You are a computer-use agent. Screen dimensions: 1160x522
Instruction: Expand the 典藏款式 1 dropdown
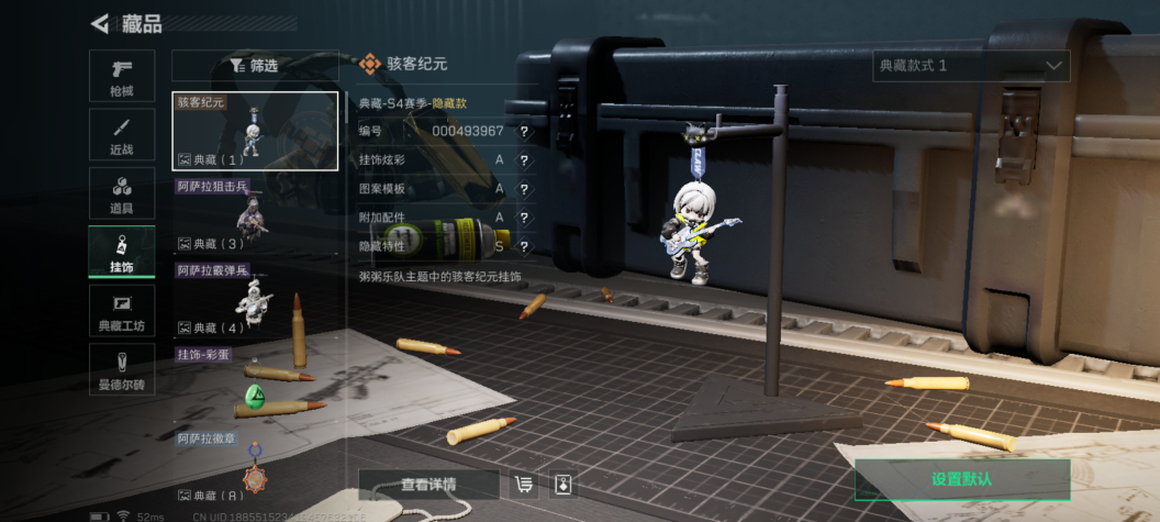(x=970, y=66)
